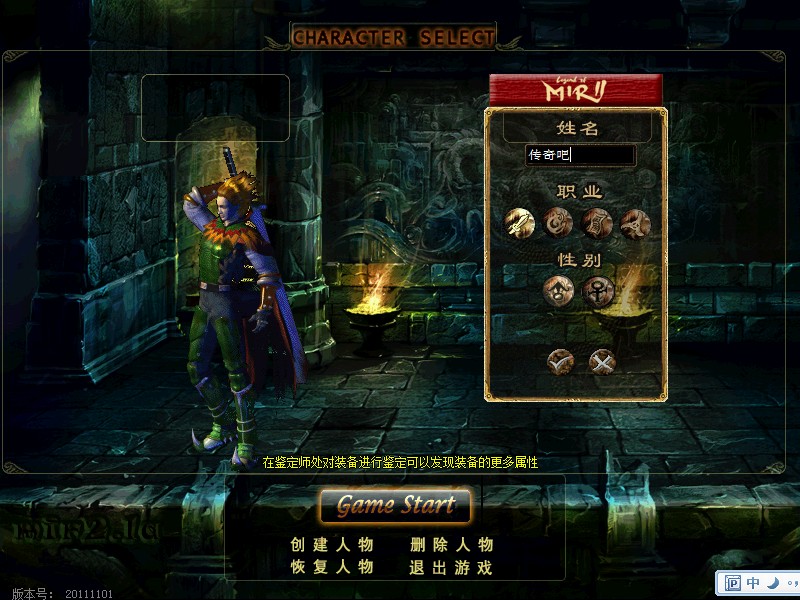Pick the swirl wizard class icon
Image resolution: width=800 pixels, height=600 pixels.
(x=558, y=221)
